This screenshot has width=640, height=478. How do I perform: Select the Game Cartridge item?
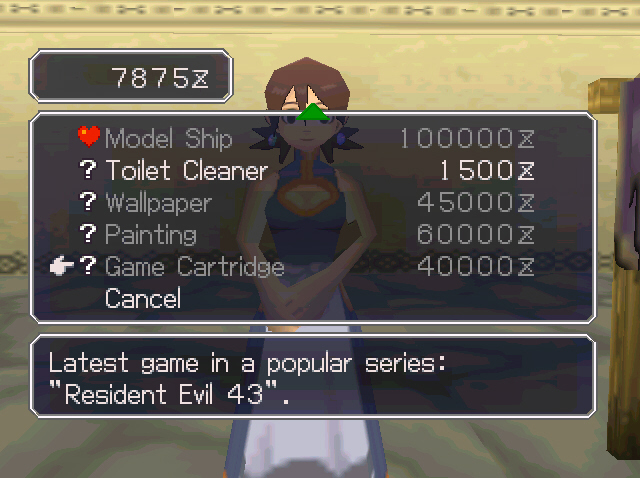(x=194, y=267)
